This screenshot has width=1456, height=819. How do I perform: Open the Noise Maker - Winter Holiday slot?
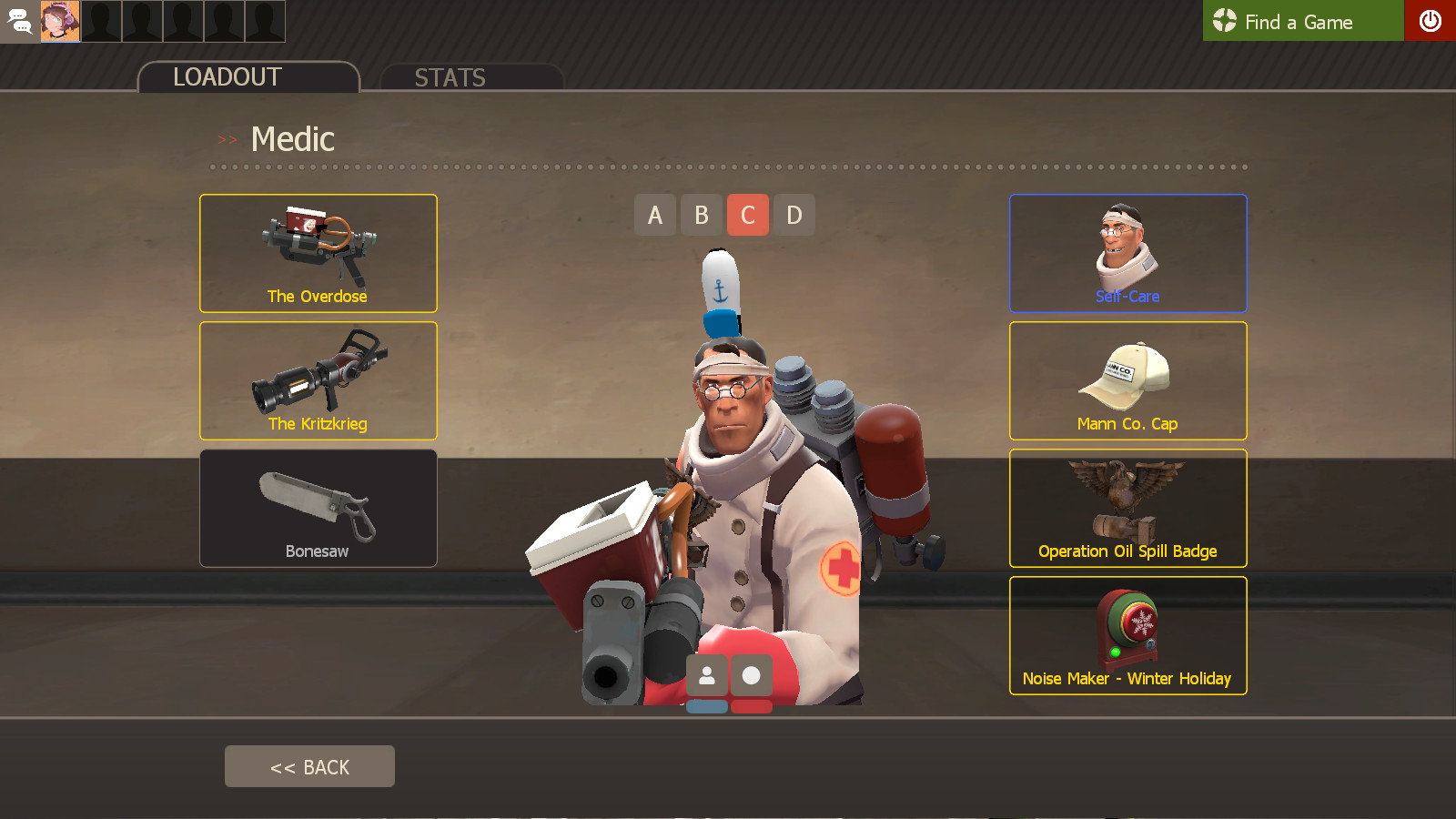click(1127, 635)
